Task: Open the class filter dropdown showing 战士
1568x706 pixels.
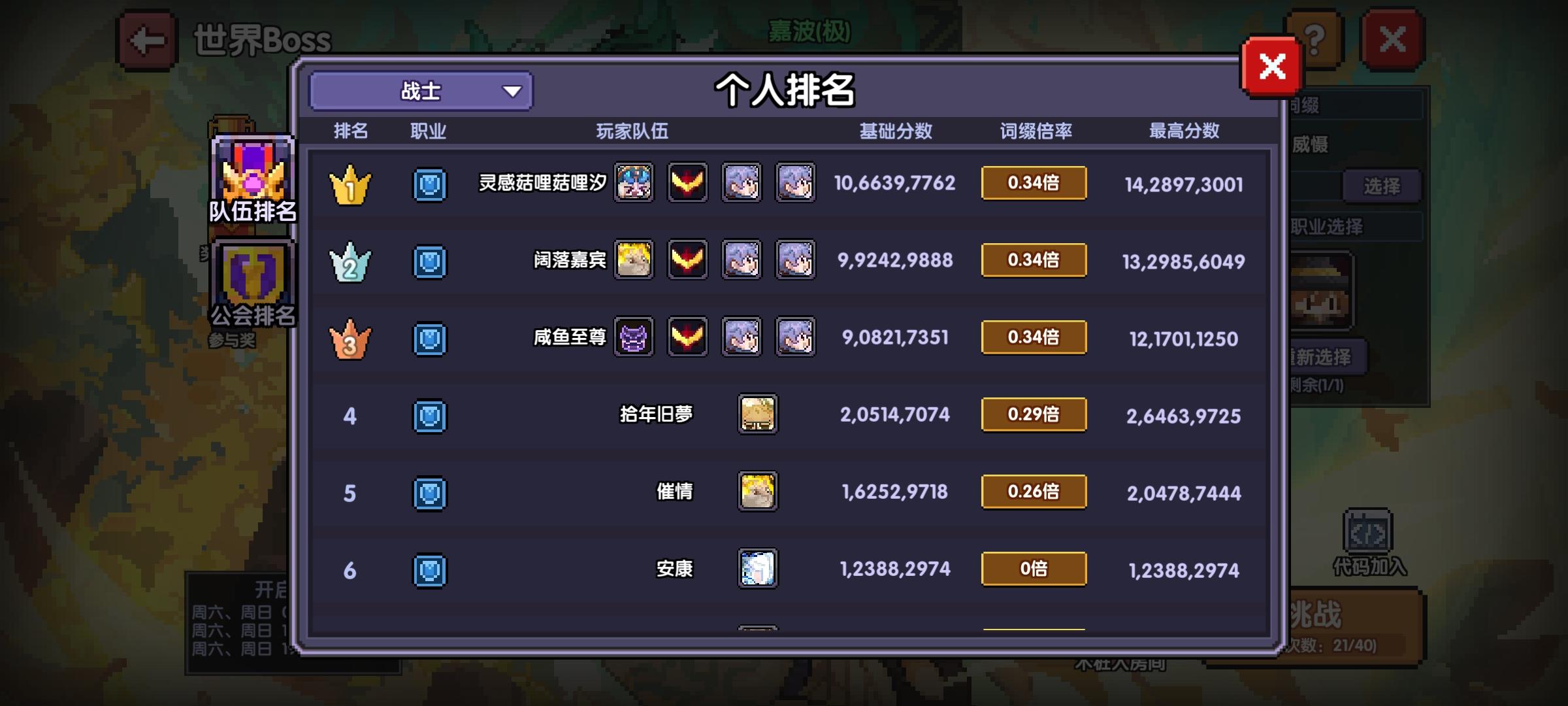Action: point(420,92)
